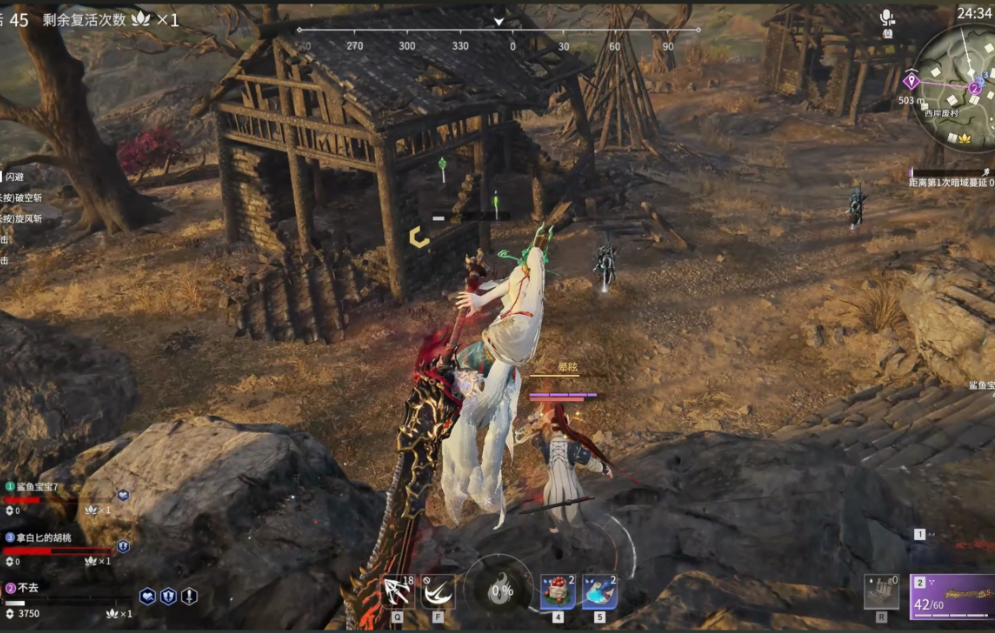
Task: Select the purple weapon slot showing 42/60
Action: coord(952,596)
